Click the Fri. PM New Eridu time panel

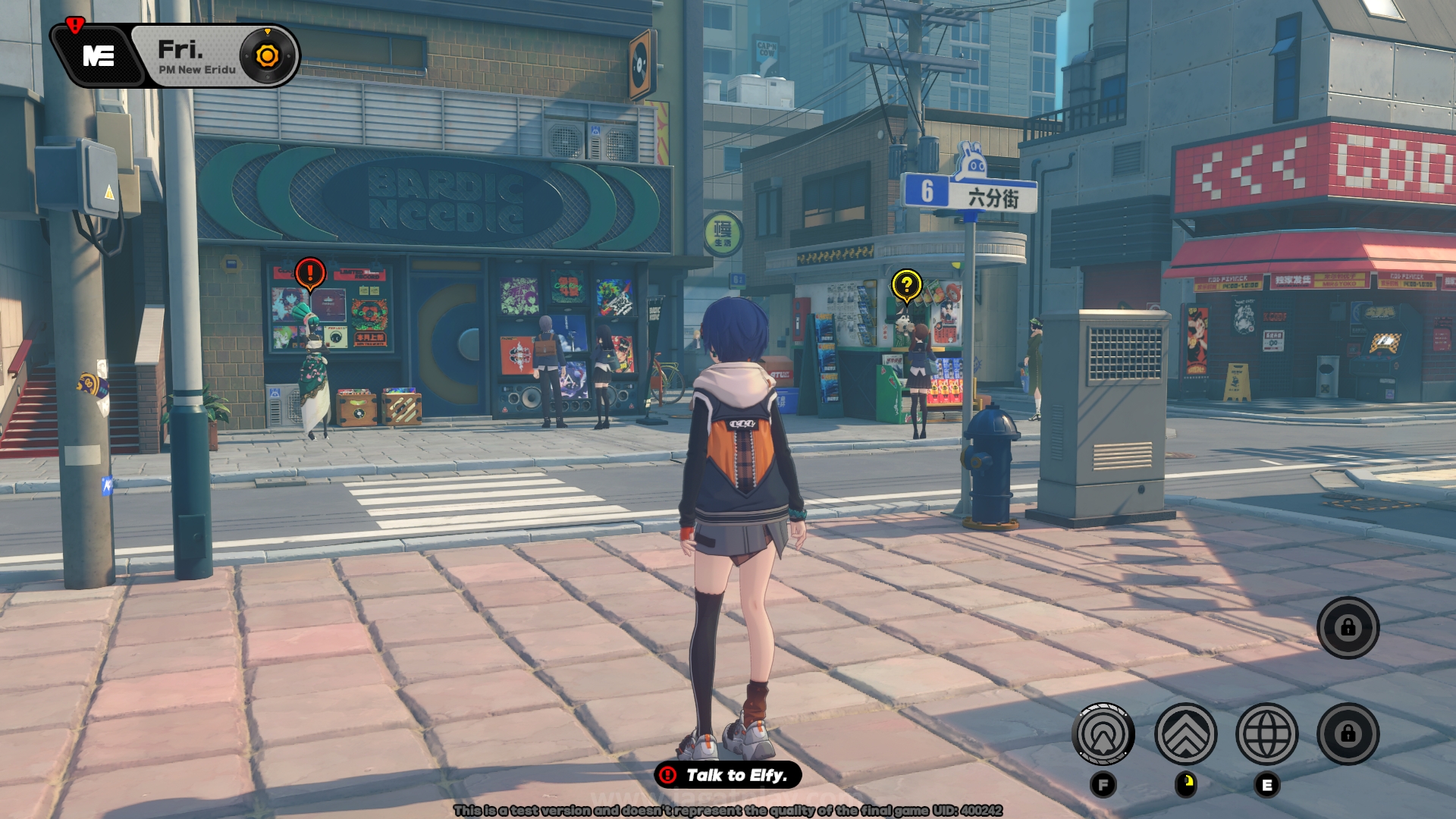196,57
